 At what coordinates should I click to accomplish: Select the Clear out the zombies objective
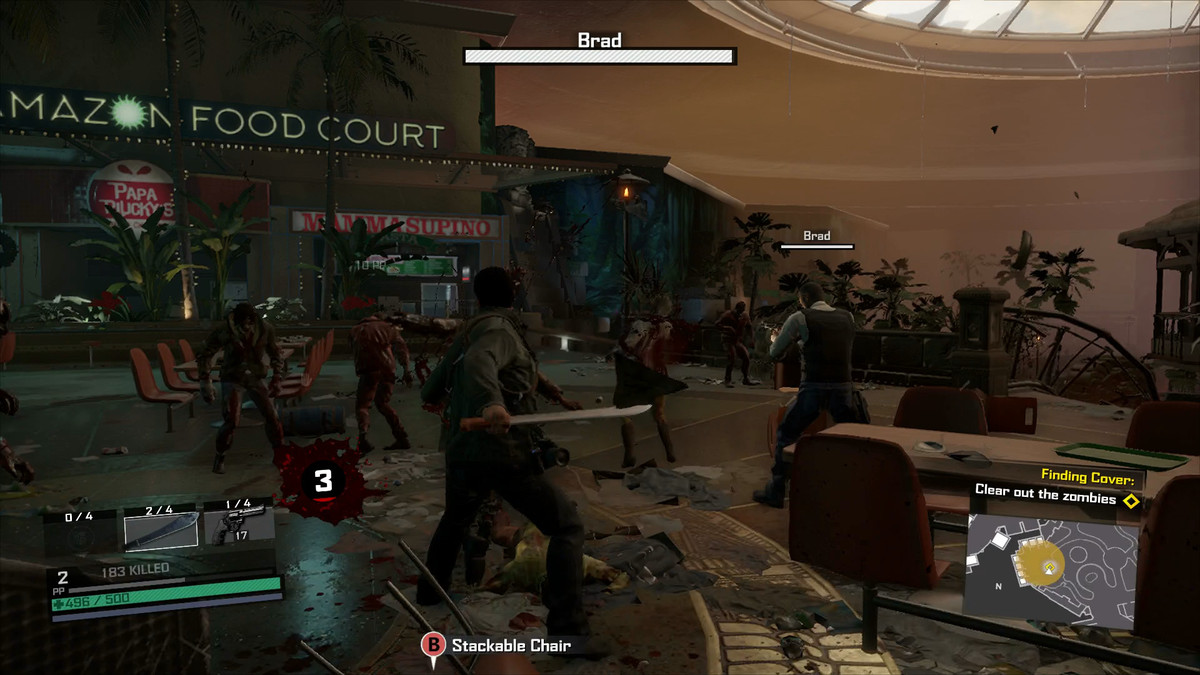(x=1045, y=499)
